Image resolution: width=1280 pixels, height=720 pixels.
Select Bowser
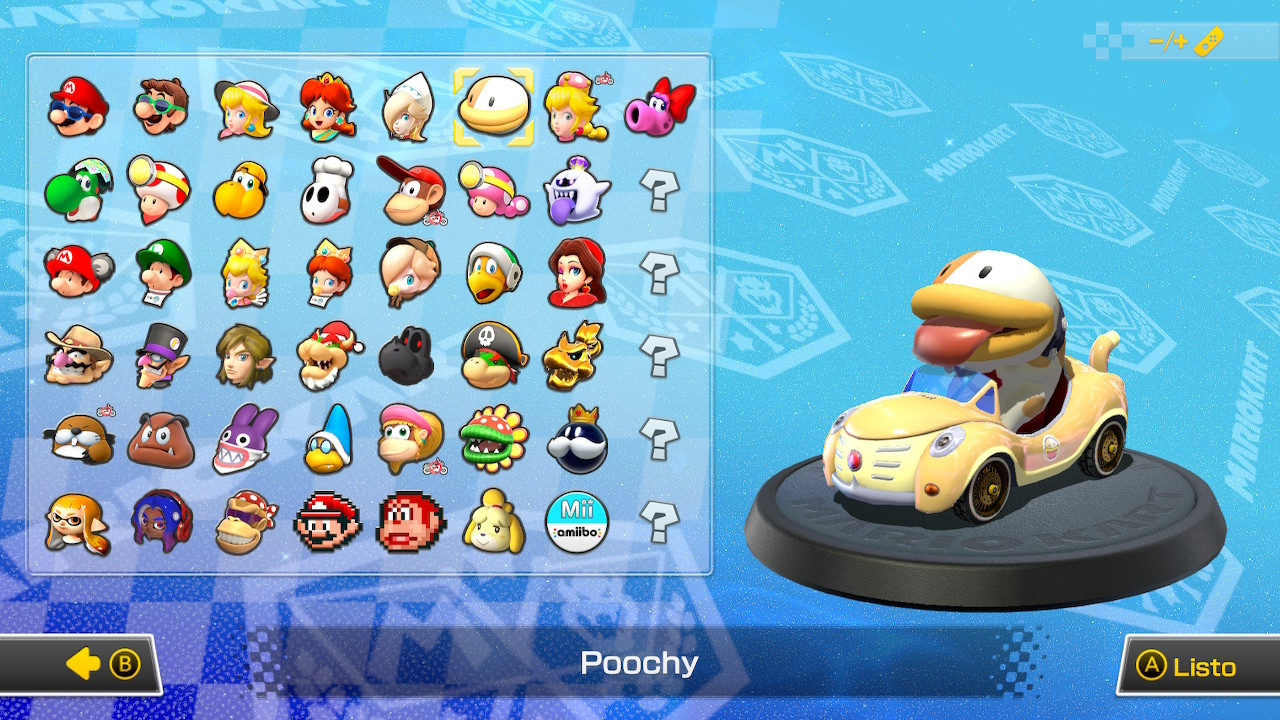[330, 355]
